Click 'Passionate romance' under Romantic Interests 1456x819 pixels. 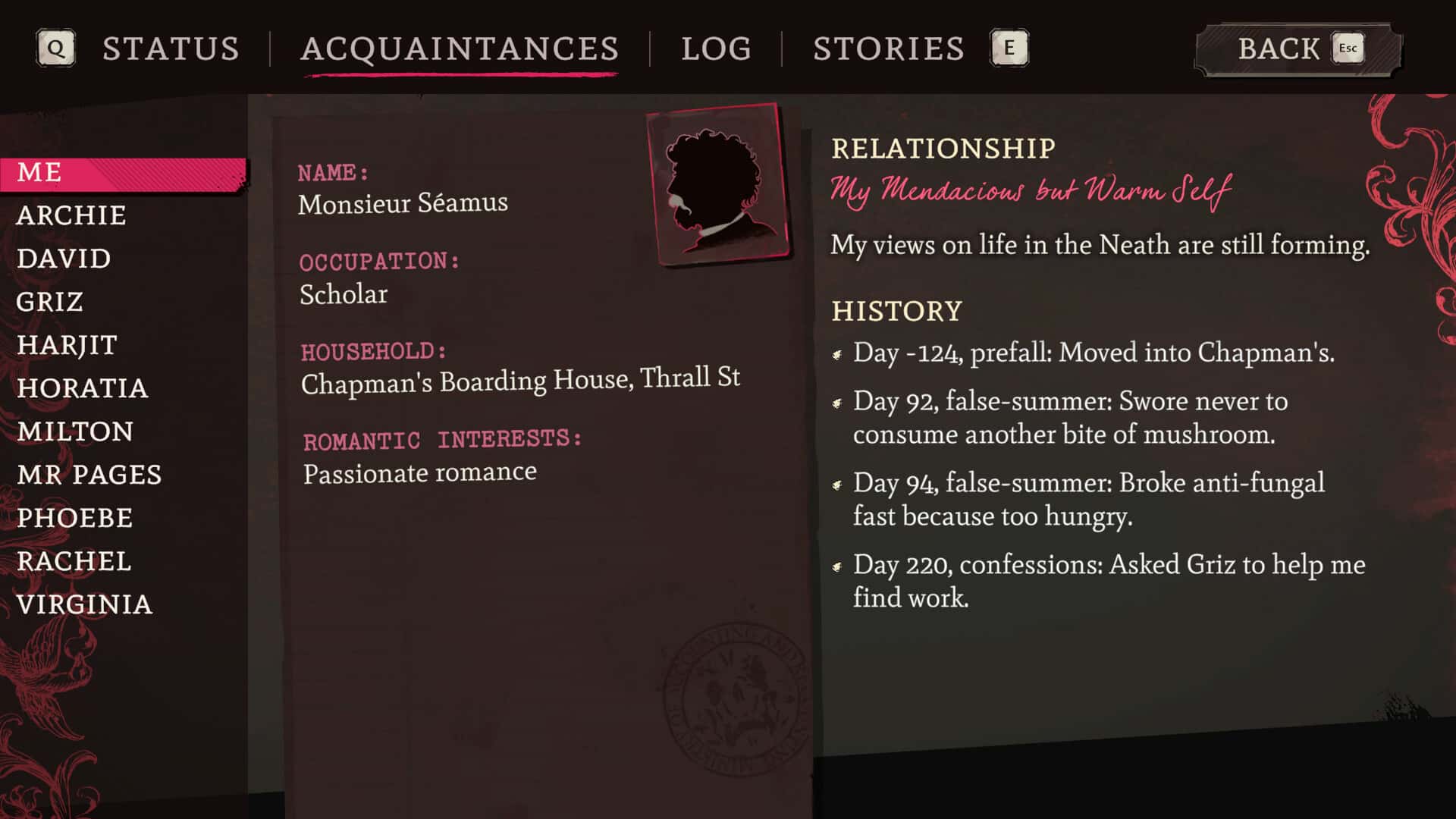[419, 472]
